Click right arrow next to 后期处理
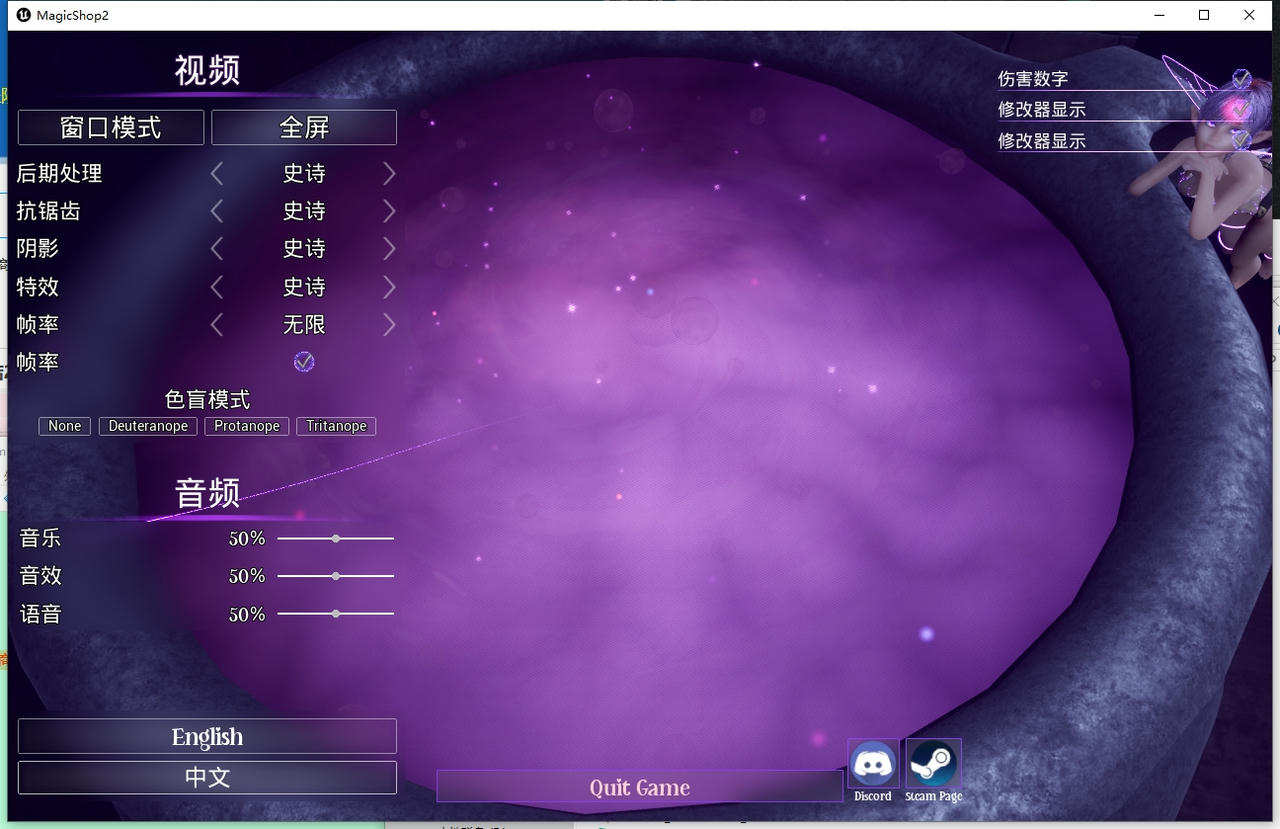Viewport: 1280px width, 829px height. tap(389, 172)
